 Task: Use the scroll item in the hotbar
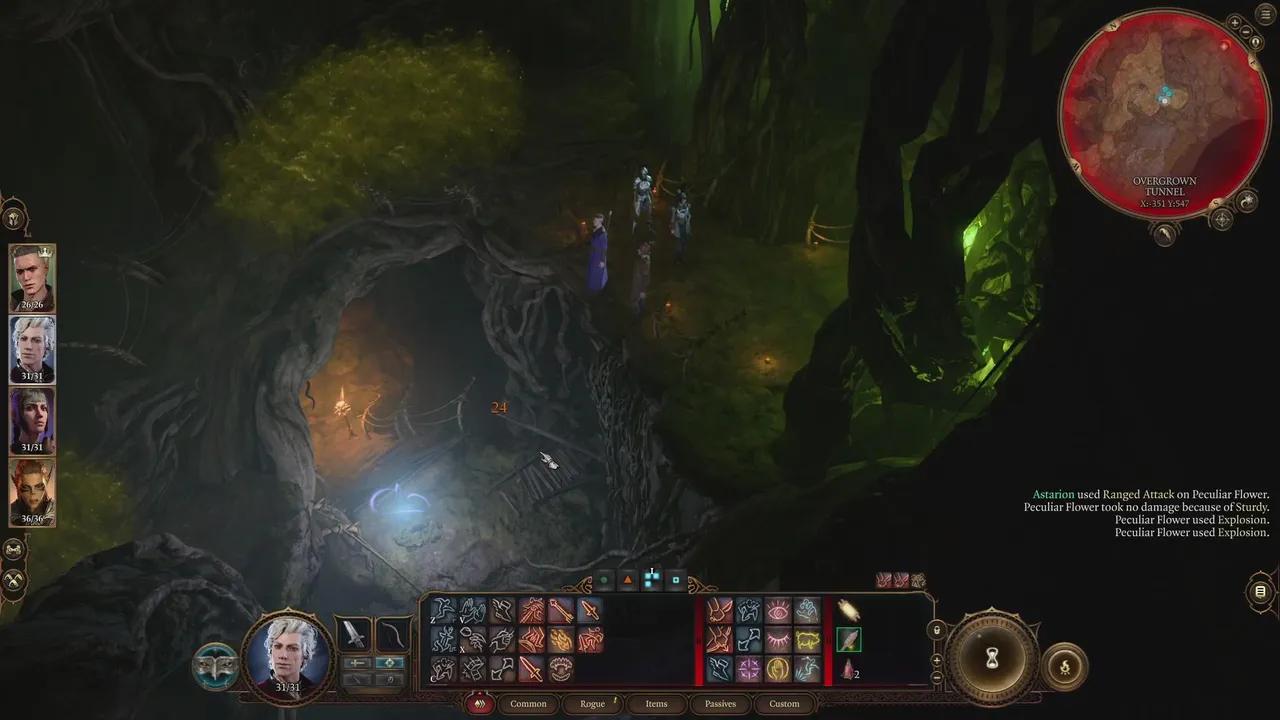click(848, 611)
